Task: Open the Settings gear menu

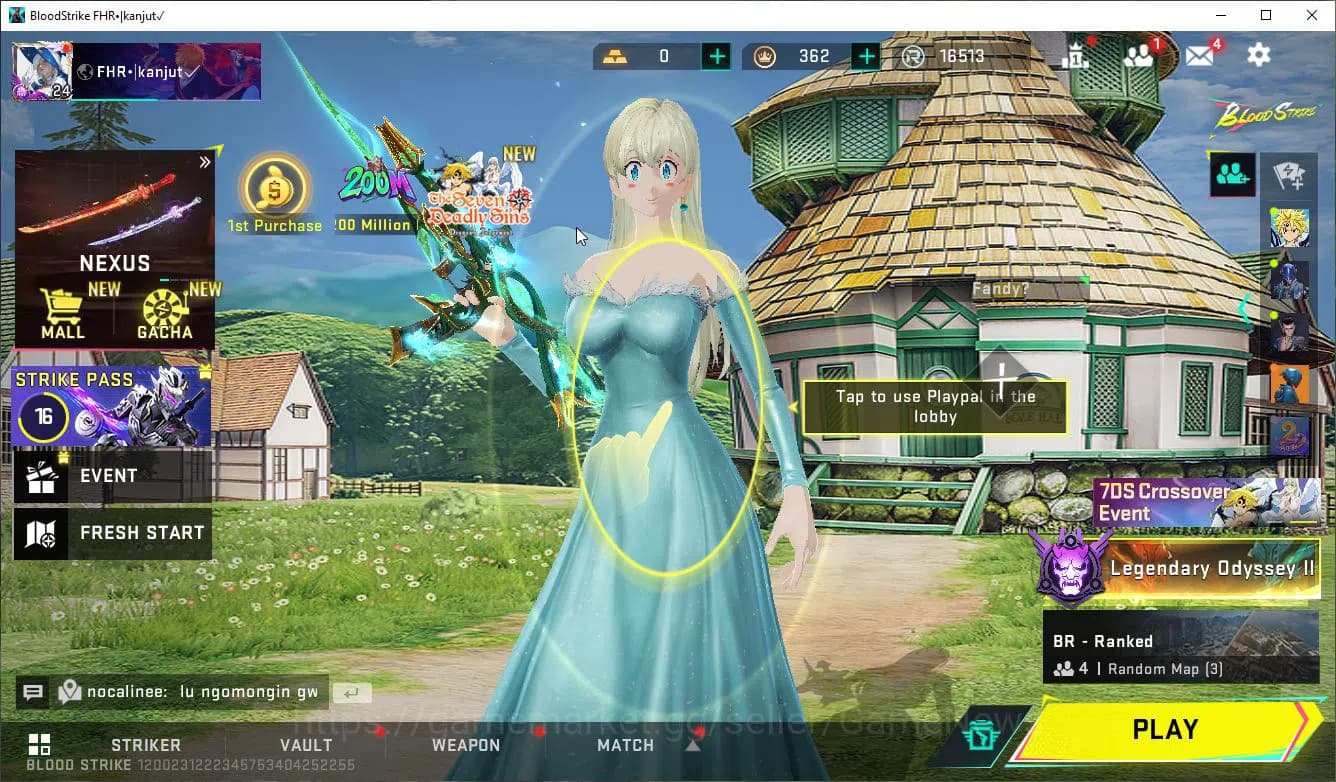Action: pyautogui.click(x=1258, y=55)
